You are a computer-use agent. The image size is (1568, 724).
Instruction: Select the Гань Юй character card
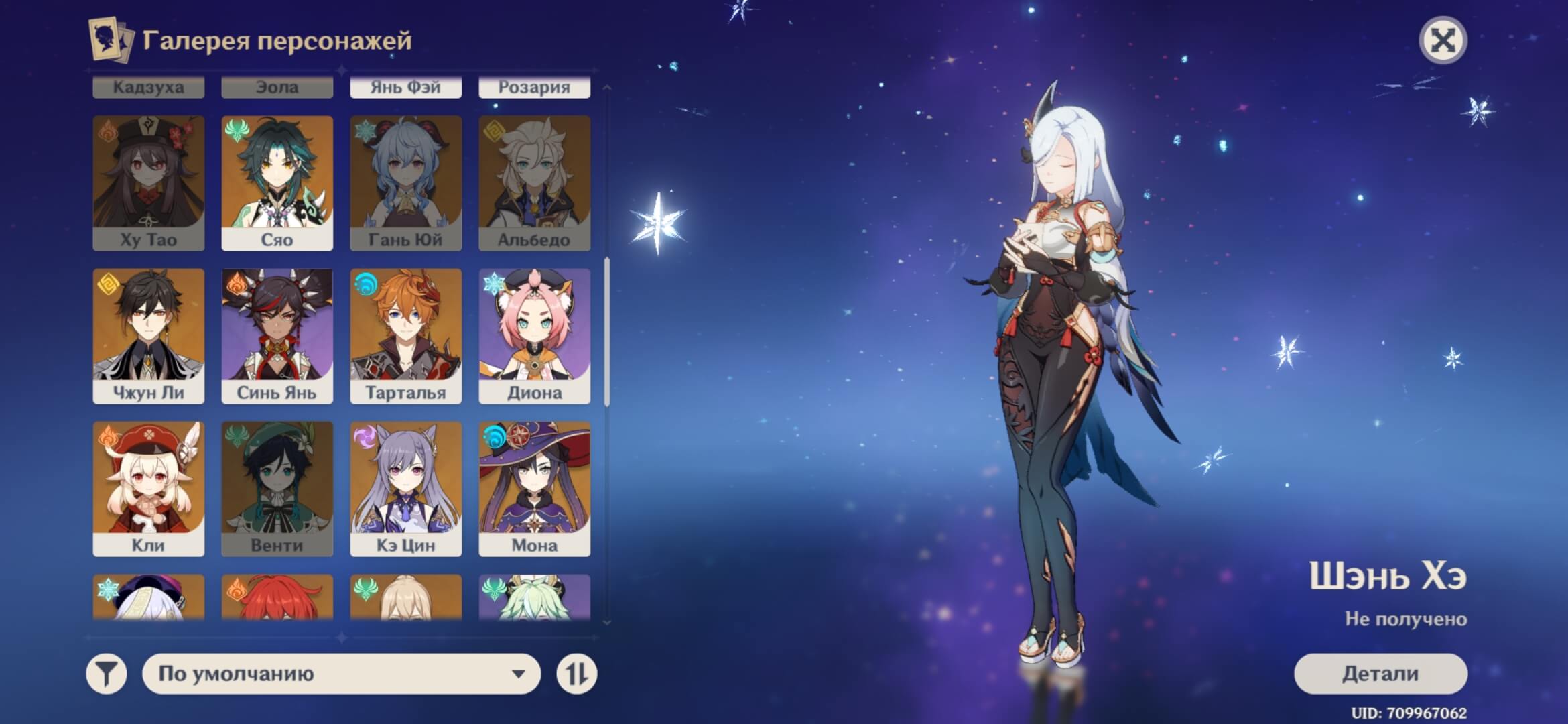pyautogui.click(x=405, y=183)
